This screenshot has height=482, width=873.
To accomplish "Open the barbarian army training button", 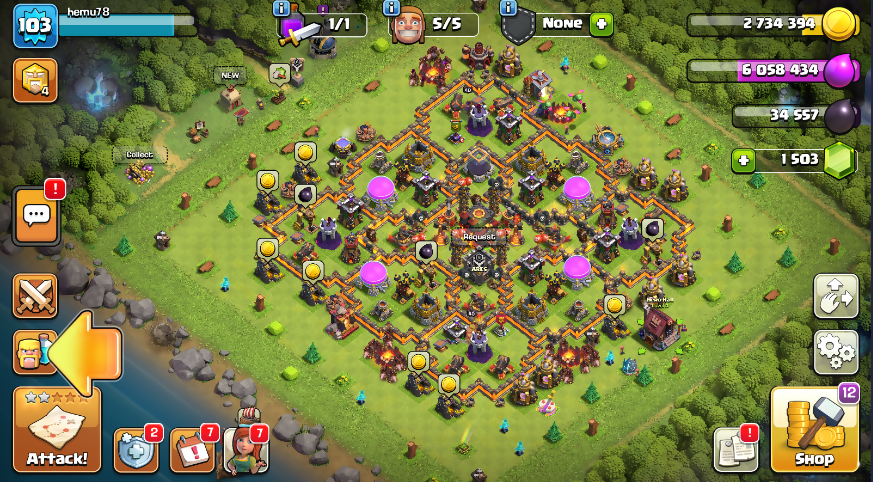I will [x=30, y=352].
